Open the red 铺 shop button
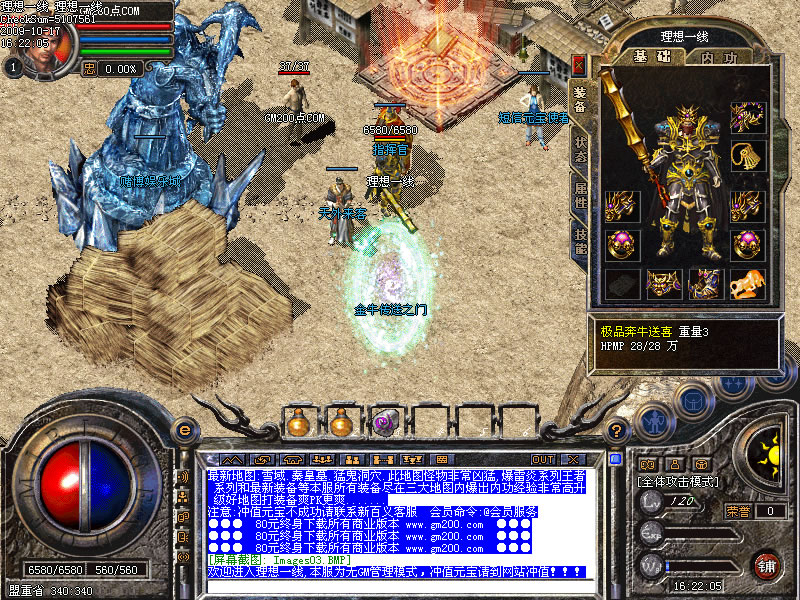Screen dimensions: 800x600 click(x=767, y=564)
